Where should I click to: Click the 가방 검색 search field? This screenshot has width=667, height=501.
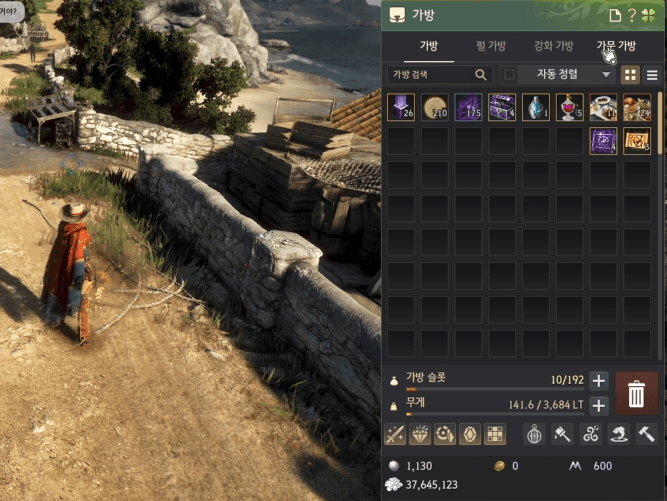click(x=432, y=74)
